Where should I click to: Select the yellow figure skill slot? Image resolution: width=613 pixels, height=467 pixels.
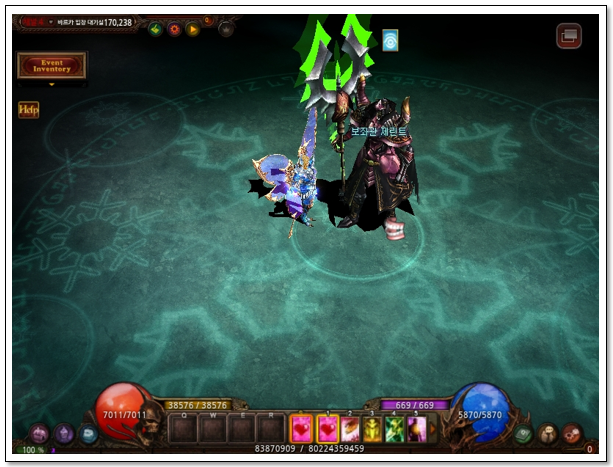click(x=372, y=429)
